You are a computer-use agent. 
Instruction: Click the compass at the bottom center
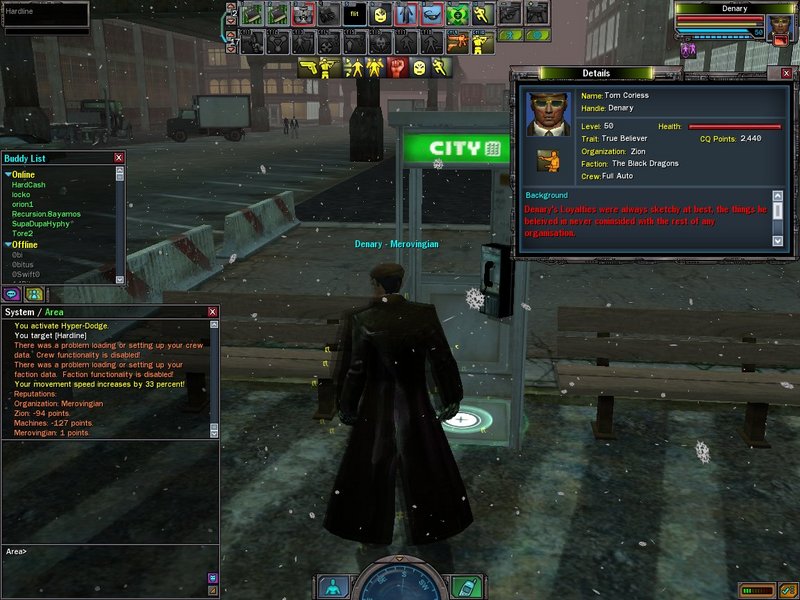pos(398,584)
